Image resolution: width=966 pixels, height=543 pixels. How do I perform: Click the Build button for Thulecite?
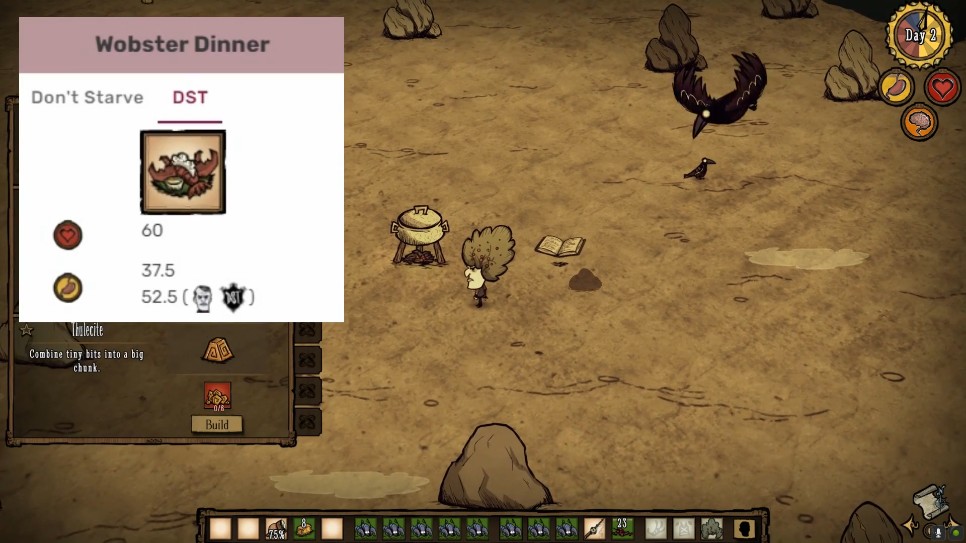tap(217, 424)
